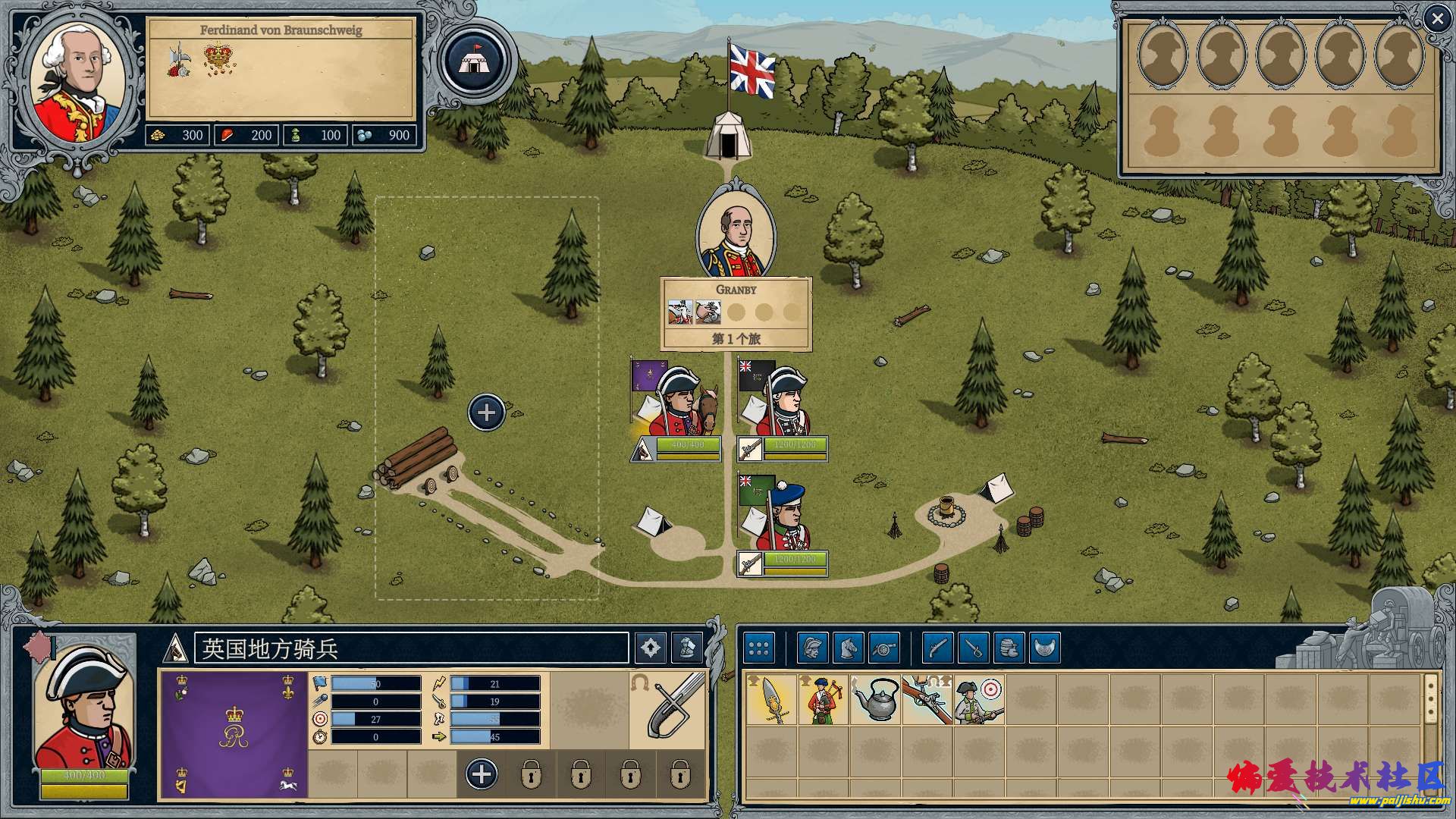
Task: Select General Granby's portrait
Action: 736,231
